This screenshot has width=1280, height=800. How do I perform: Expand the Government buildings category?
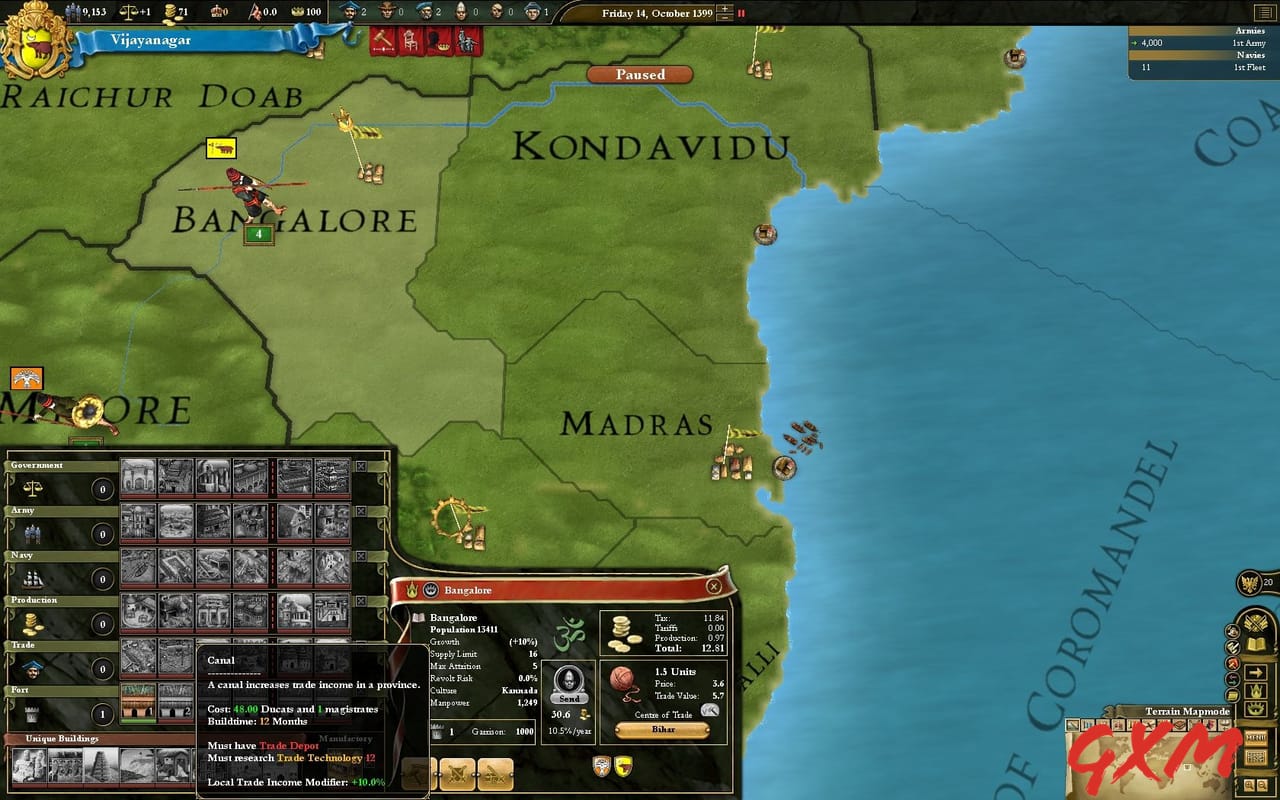click(35, 465)
